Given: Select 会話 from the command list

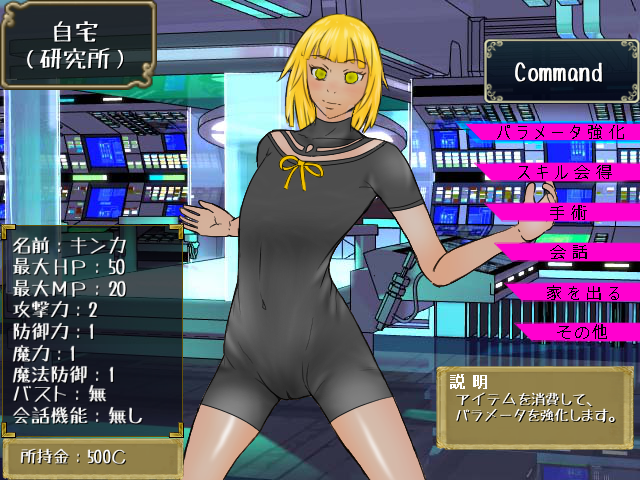Looking at the screenshot, I should 568,252.
